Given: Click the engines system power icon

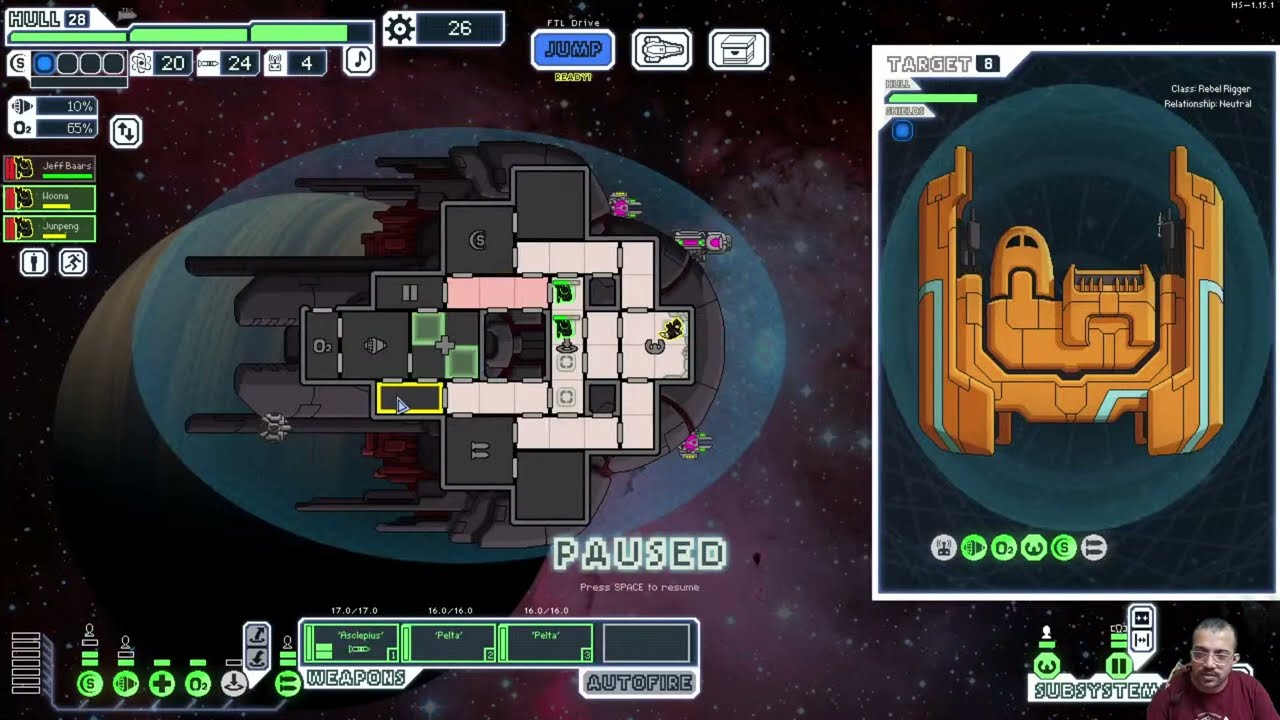Looking at the screenshot, I should pos(126,684).
